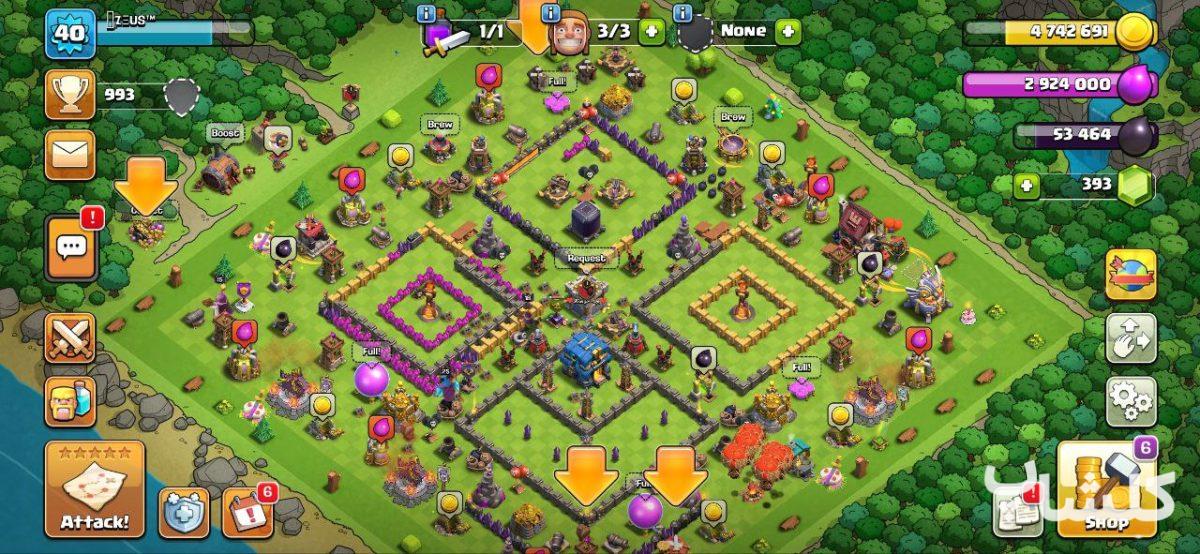Open army training via the barbarian icon
Viewport: 1200px width, 554px height.
coord(70,401)
